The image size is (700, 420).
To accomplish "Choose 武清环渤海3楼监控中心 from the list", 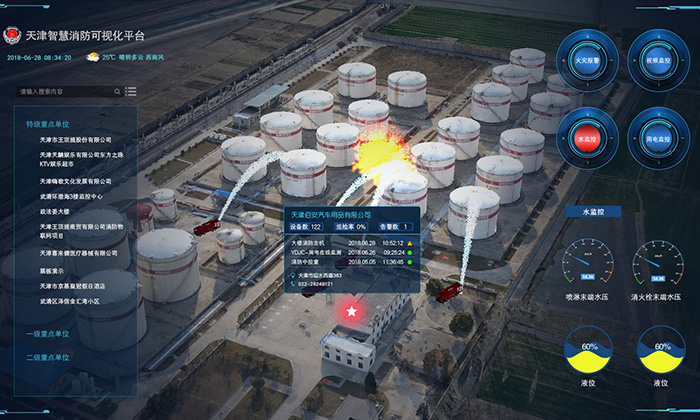I will pos(76,196).
